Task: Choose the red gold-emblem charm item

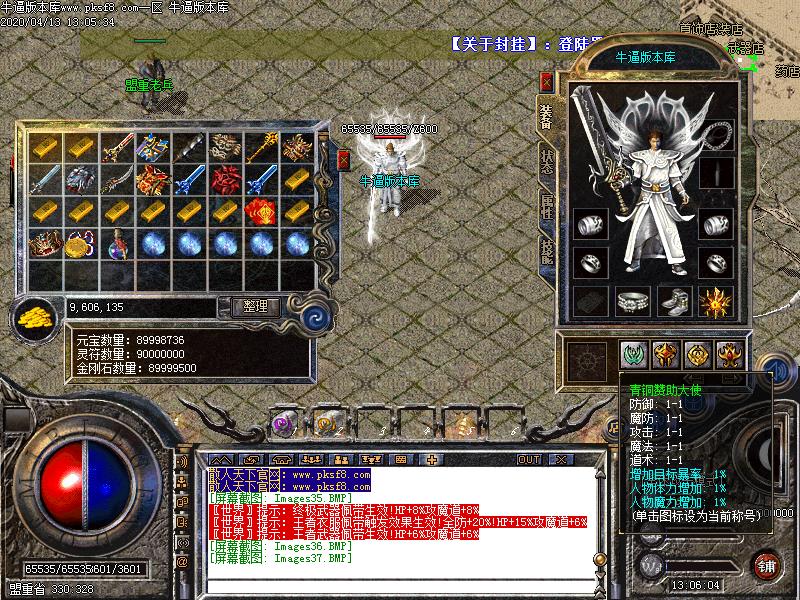Action: [261, 212]
